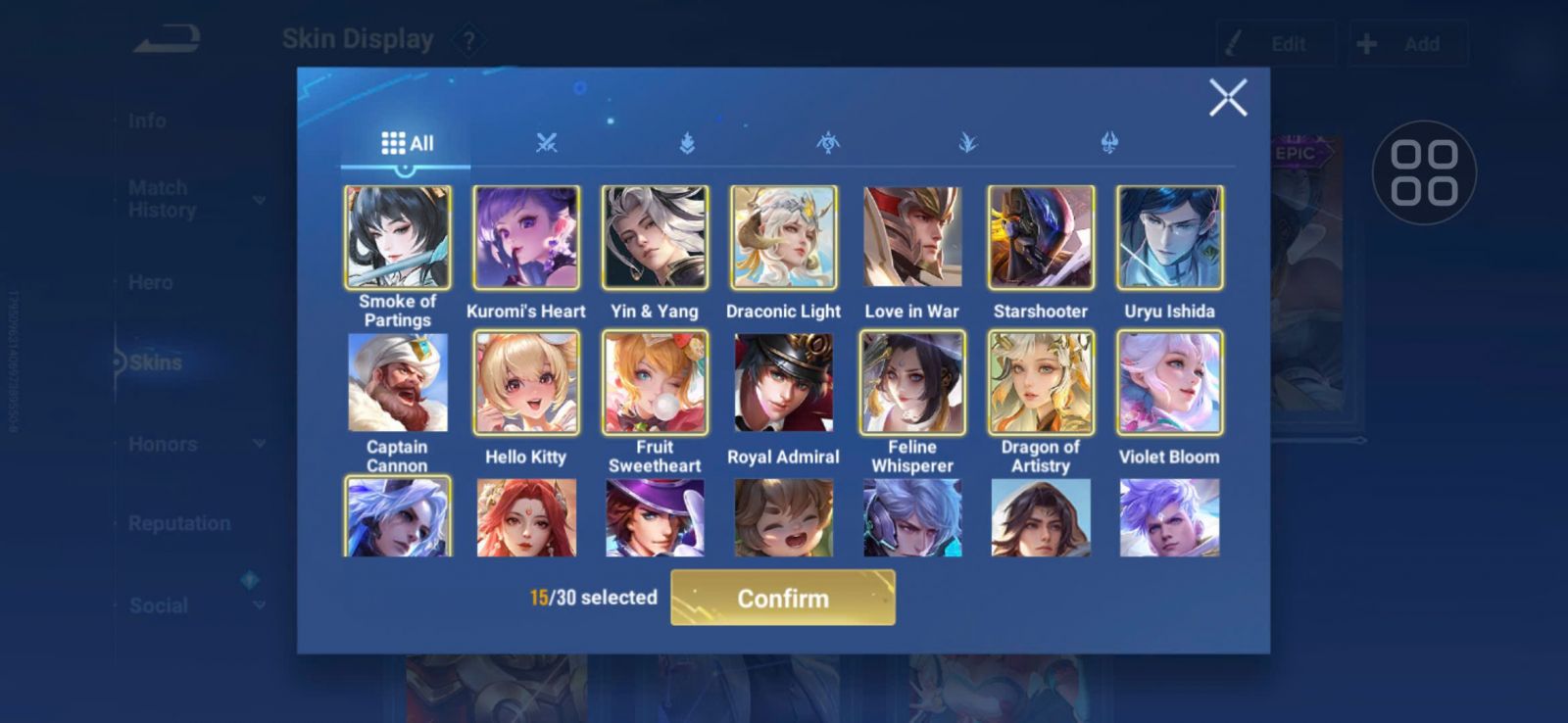Select the Royal Admiral skin

[x=783, y=383]
